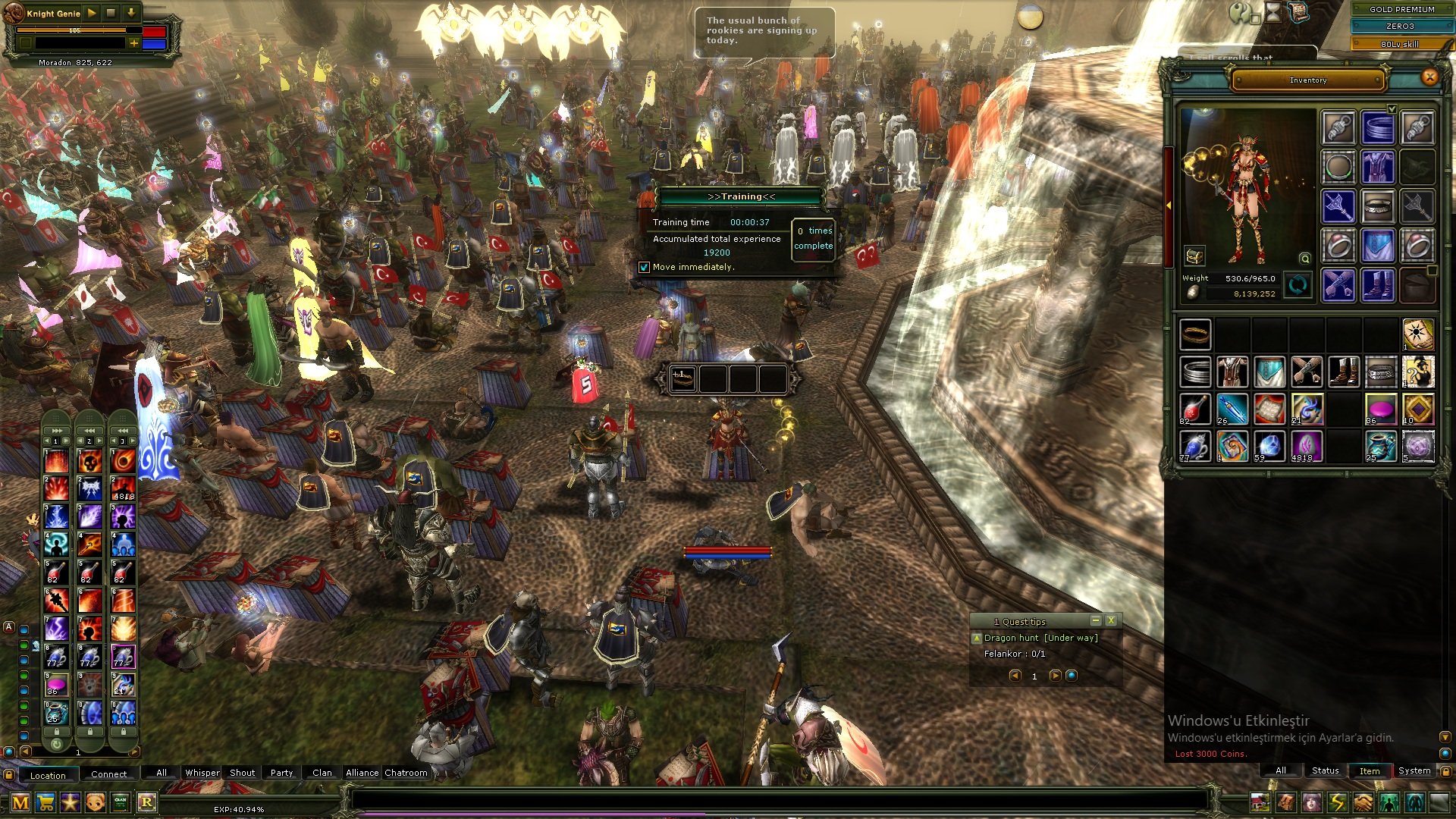The width and height of the screenshot is (1456, 819).
Task: Click the gold M menu button
Action: coord(20,802)
